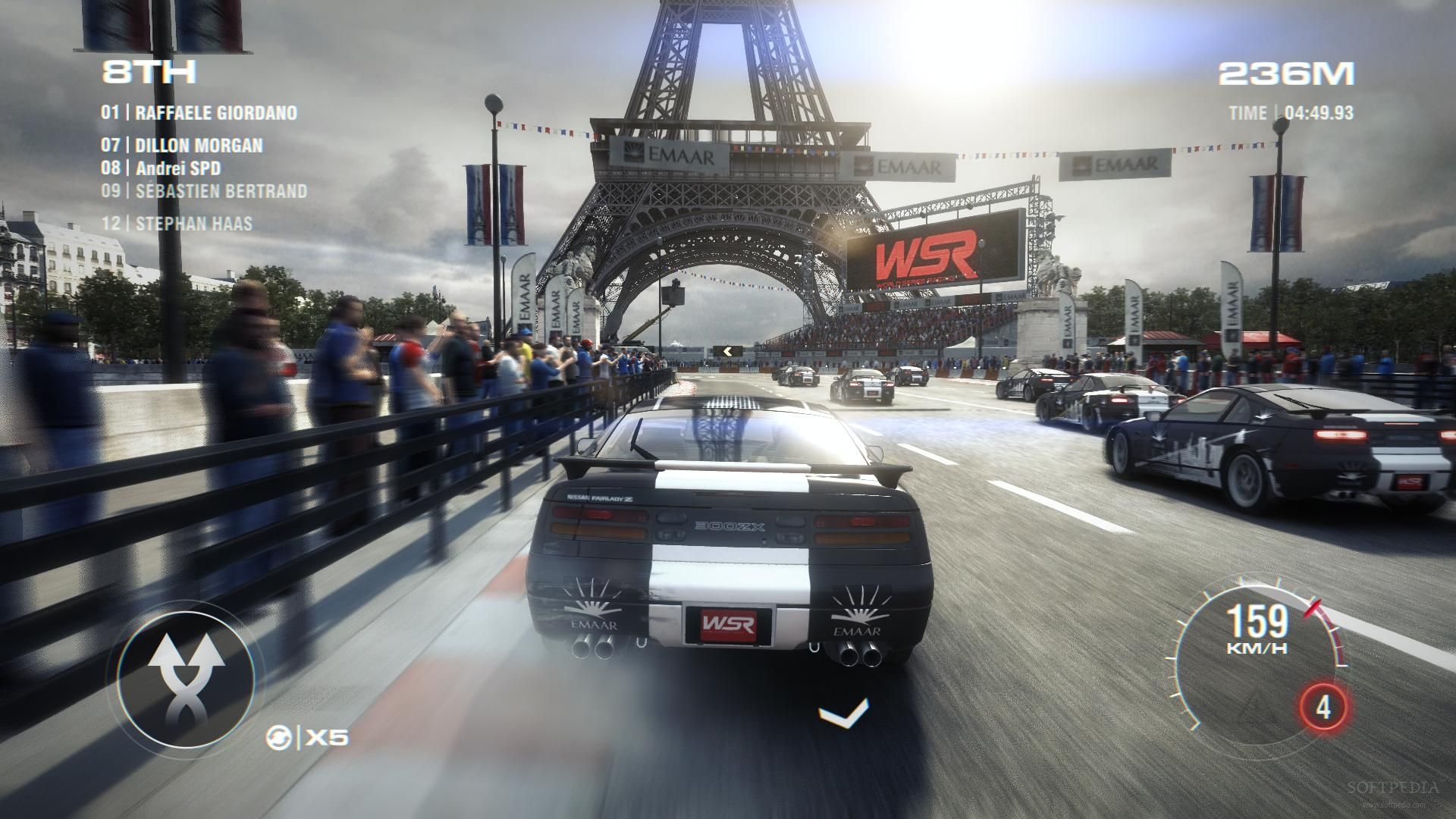1456x819 pixels.
Task: Select Stephan Haas in last place
Action: 177,224
